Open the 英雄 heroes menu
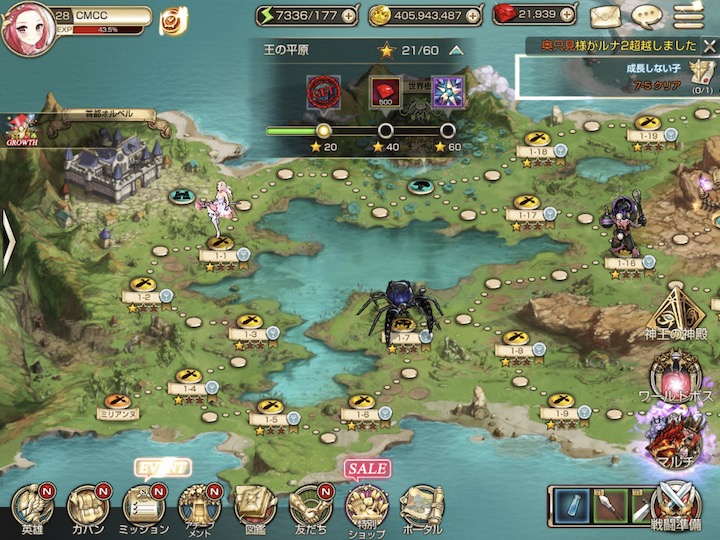 (x=33, y=508)
